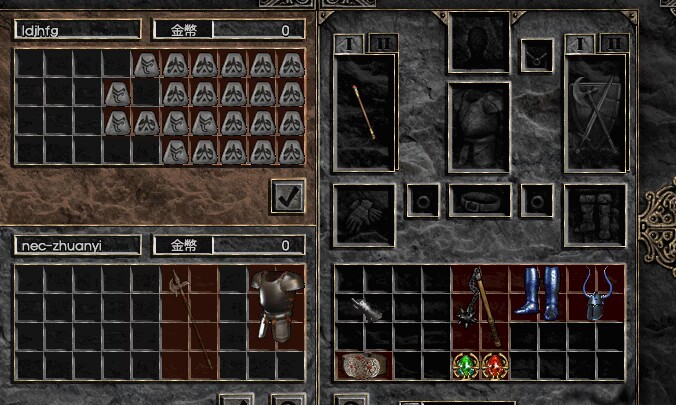Pick the red jewel in the inventory

coord(494,365)
